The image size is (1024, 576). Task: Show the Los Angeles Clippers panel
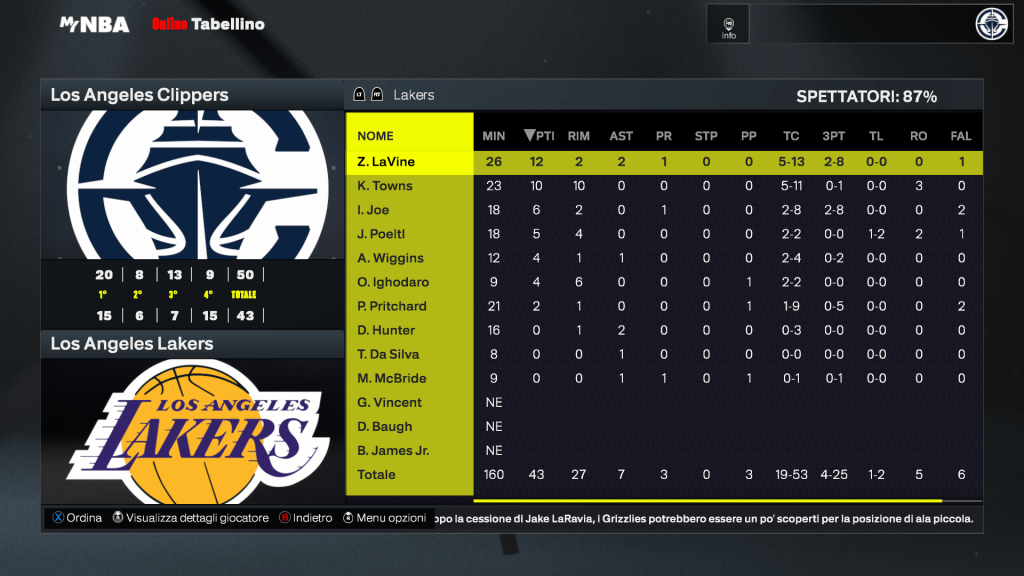click(140, 95)
